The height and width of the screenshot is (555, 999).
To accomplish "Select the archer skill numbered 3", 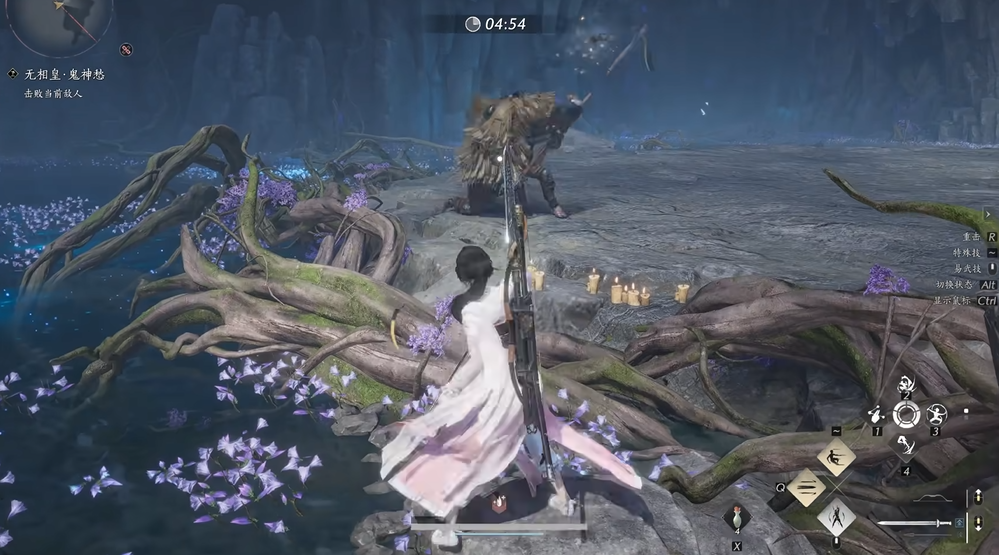I will point(936,413).
